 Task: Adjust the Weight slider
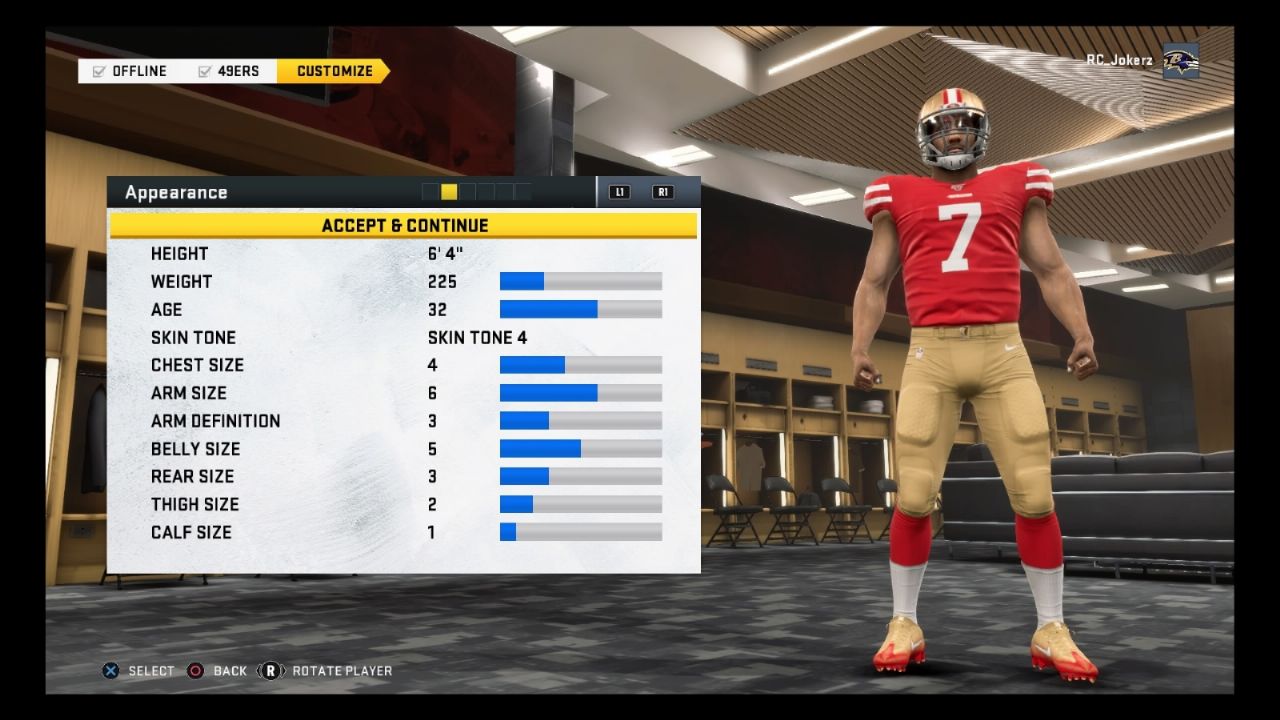tap(580, 281)
